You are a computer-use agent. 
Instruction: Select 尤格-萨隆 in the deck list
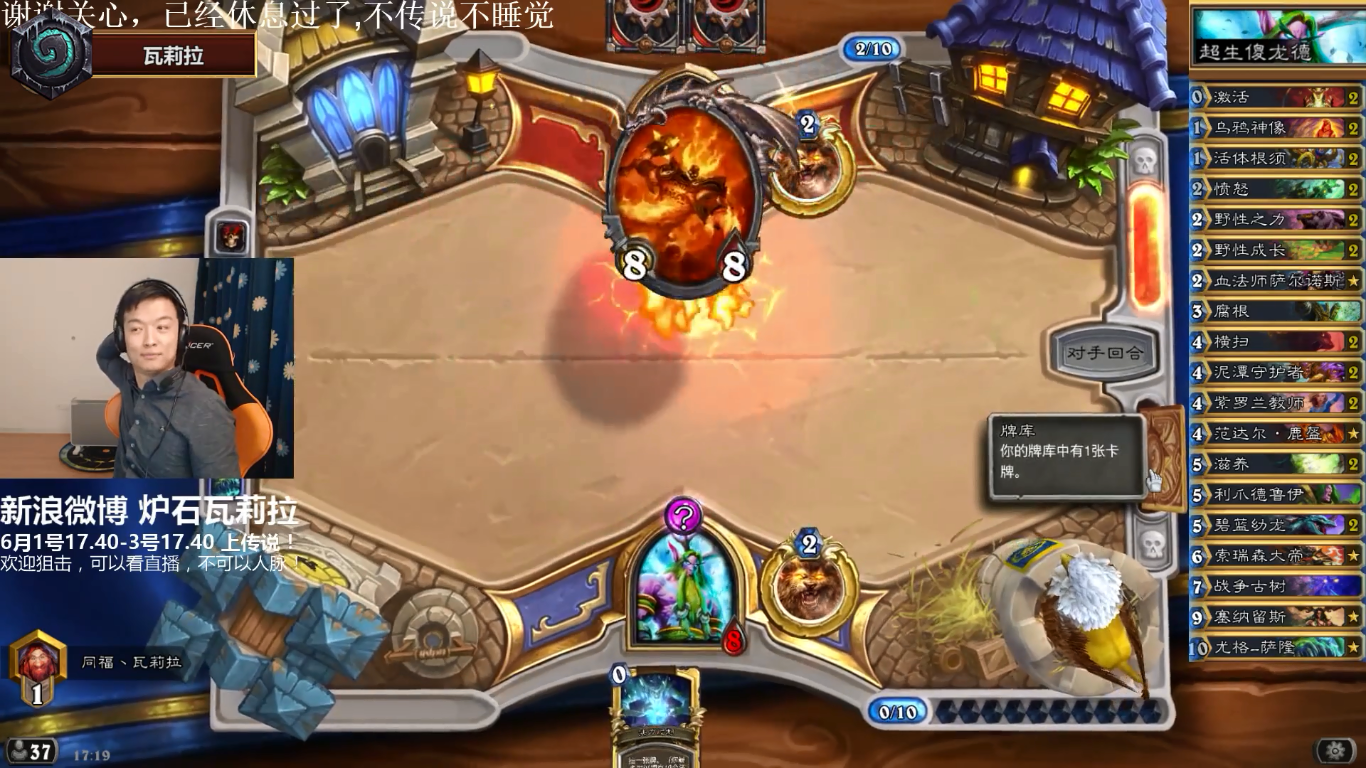(1276, 647)
